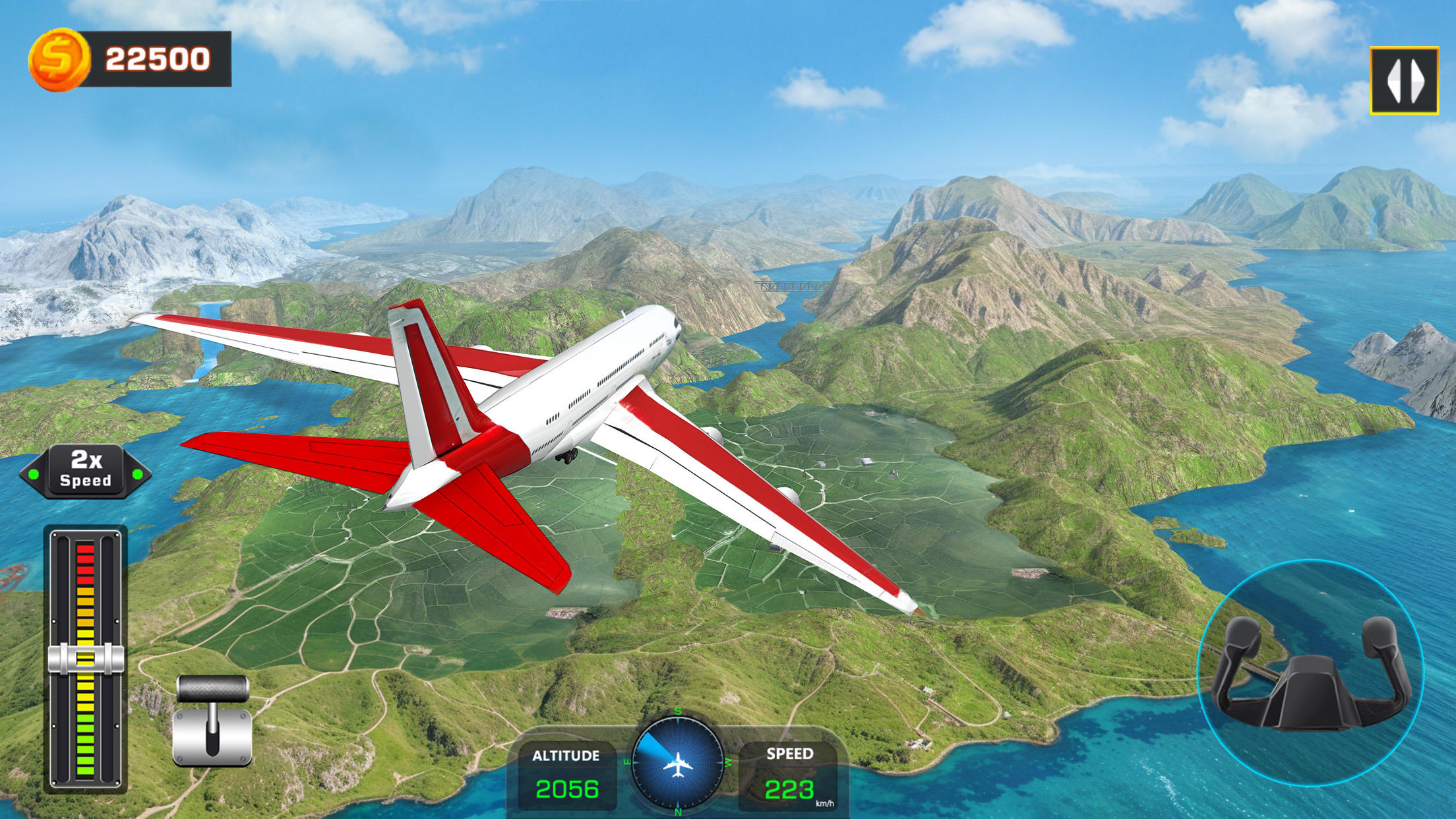This screenshot has width=1456, height=819.
Task: Pull the silver landing gear lever
Action: [212, 721]
